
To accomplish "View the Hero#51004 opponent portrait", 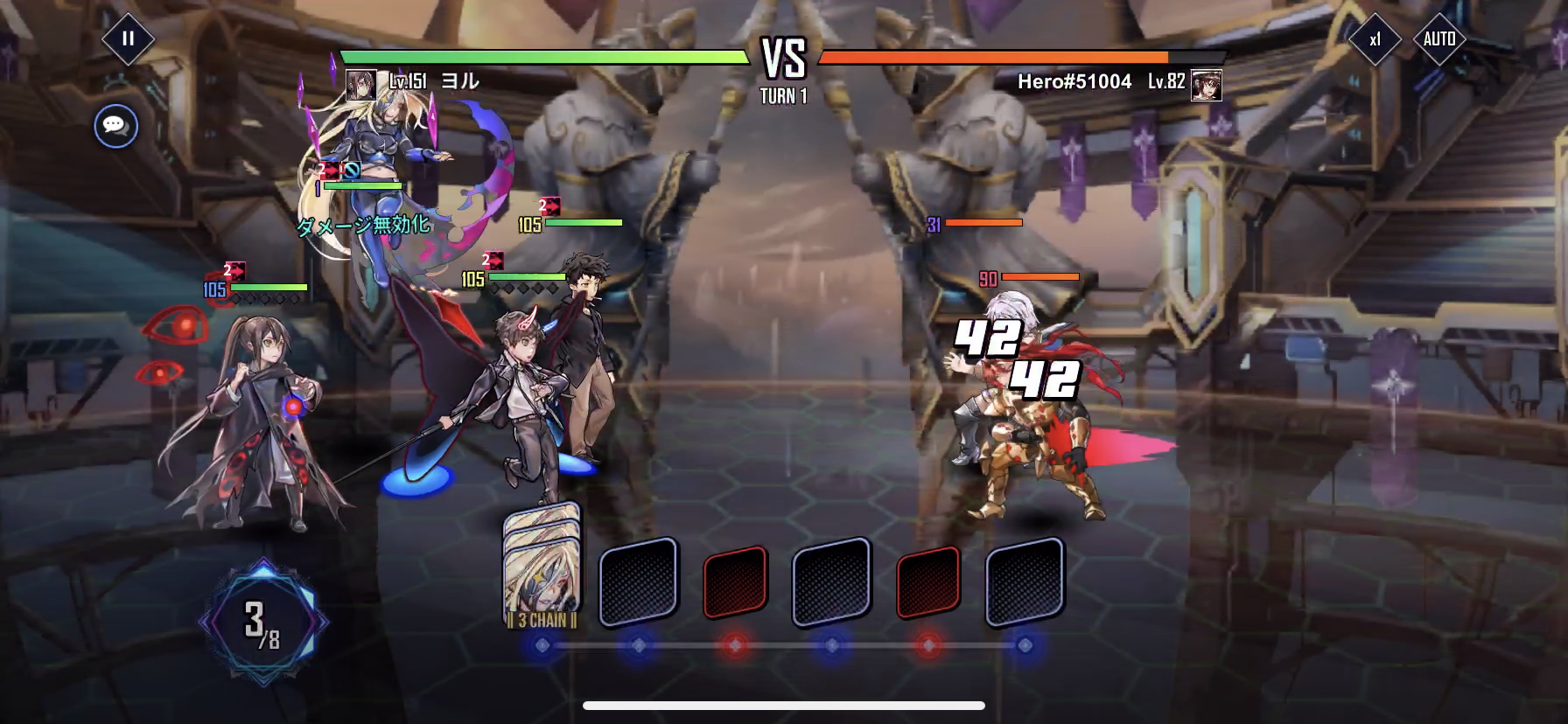I will [x=1207, y=85].
